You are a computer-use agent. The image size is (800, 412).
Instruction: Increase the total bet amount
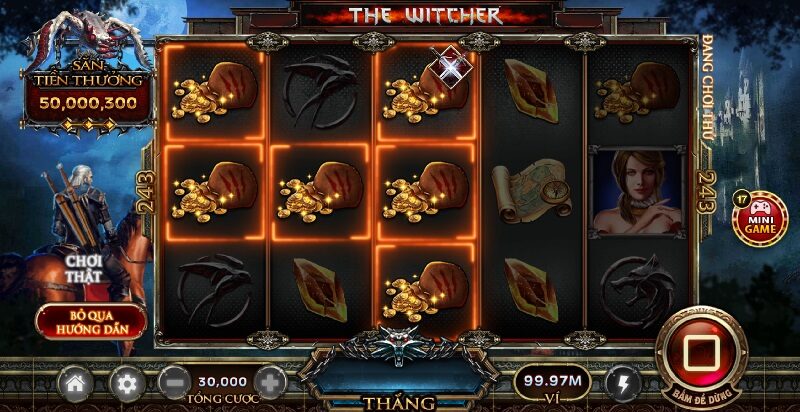(x=269, y=382)
